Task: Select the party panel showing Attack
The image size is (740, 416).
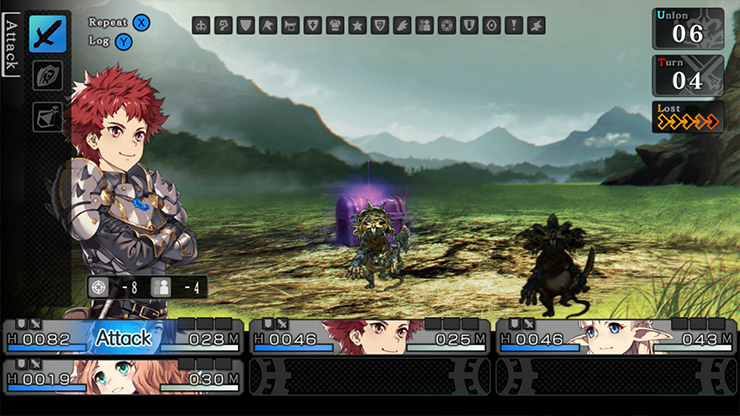Action: pyautogui.click(x=123, y=337)
